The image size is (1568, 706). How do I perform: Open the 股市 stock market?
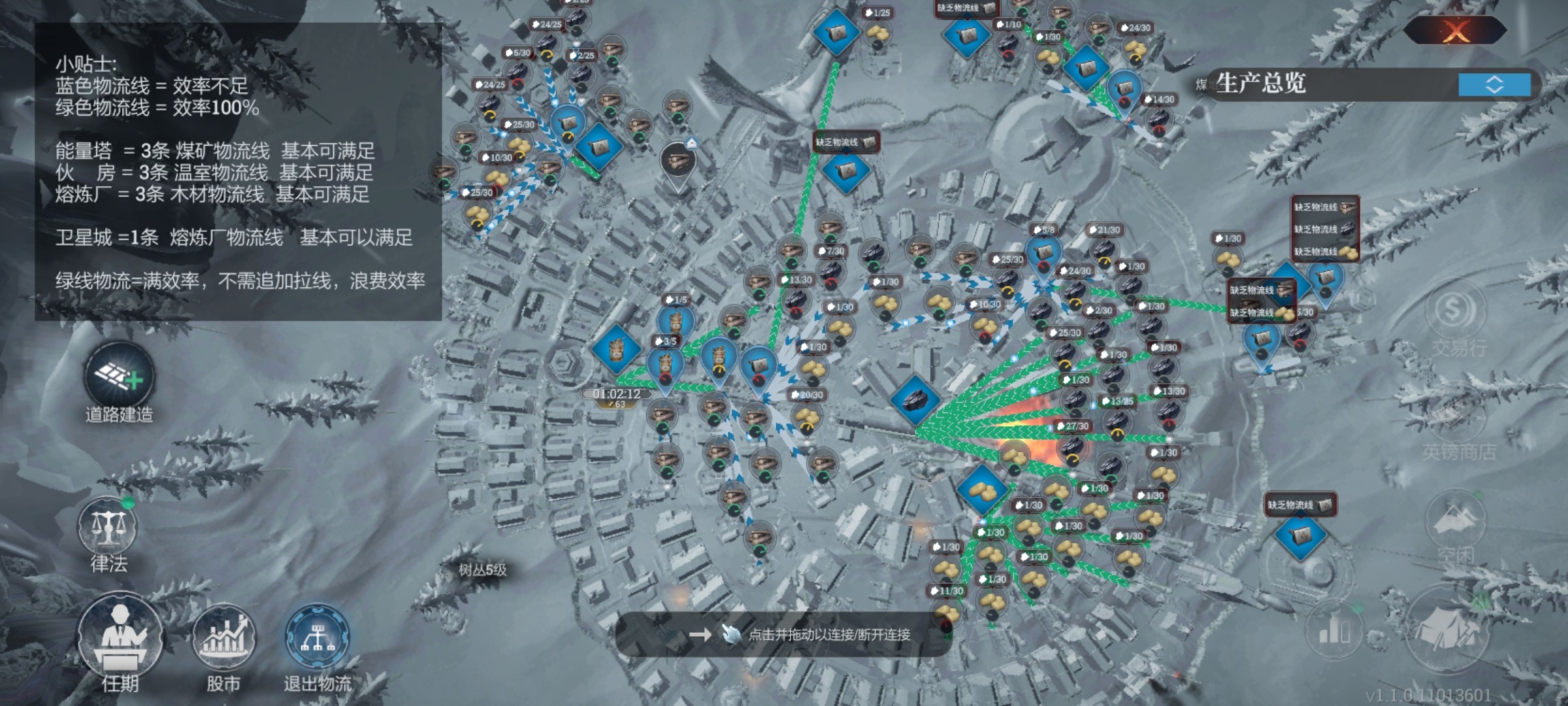point(223,637)
